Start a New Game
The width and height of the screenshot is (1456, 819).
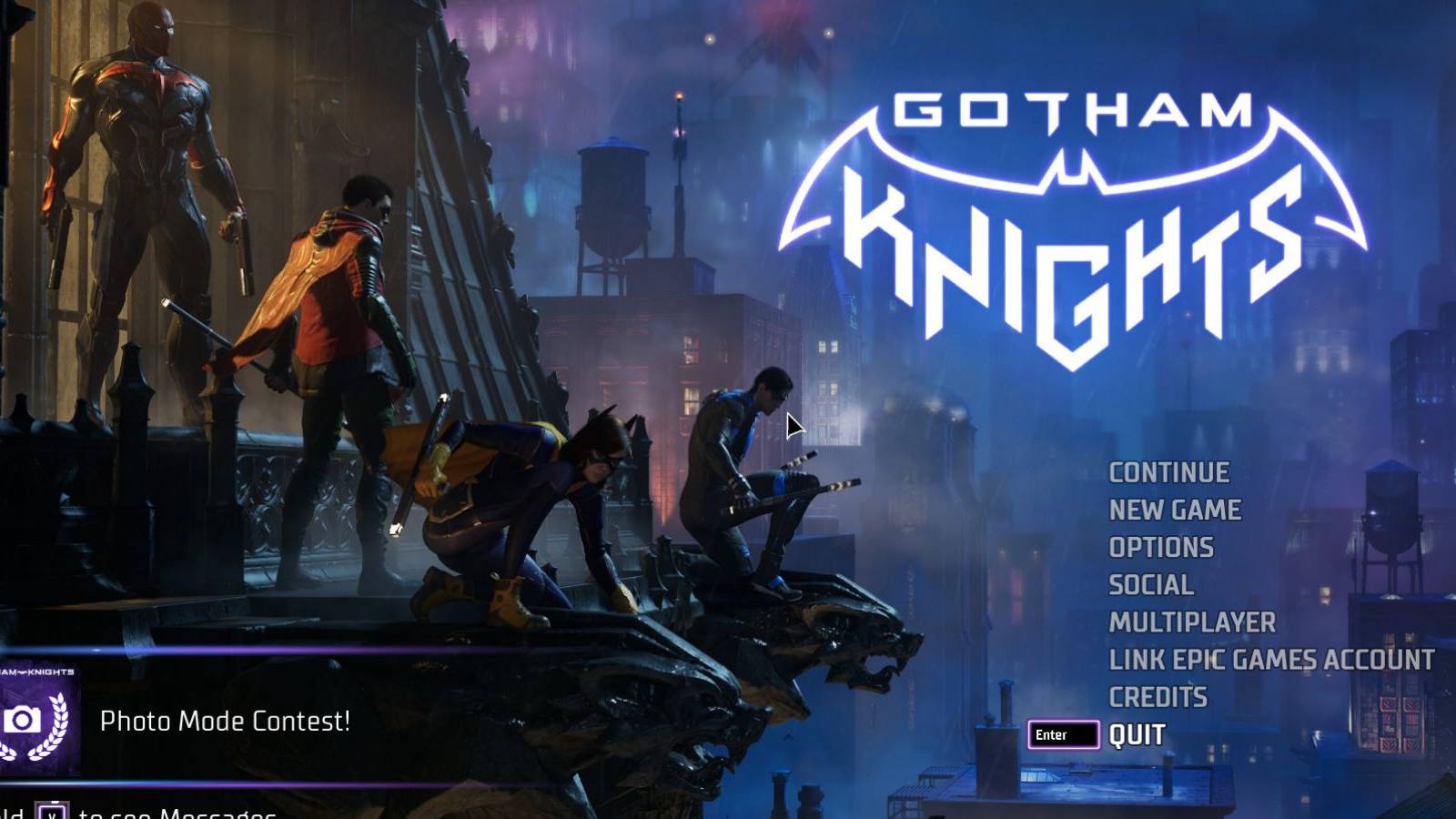pos(1174,510)
